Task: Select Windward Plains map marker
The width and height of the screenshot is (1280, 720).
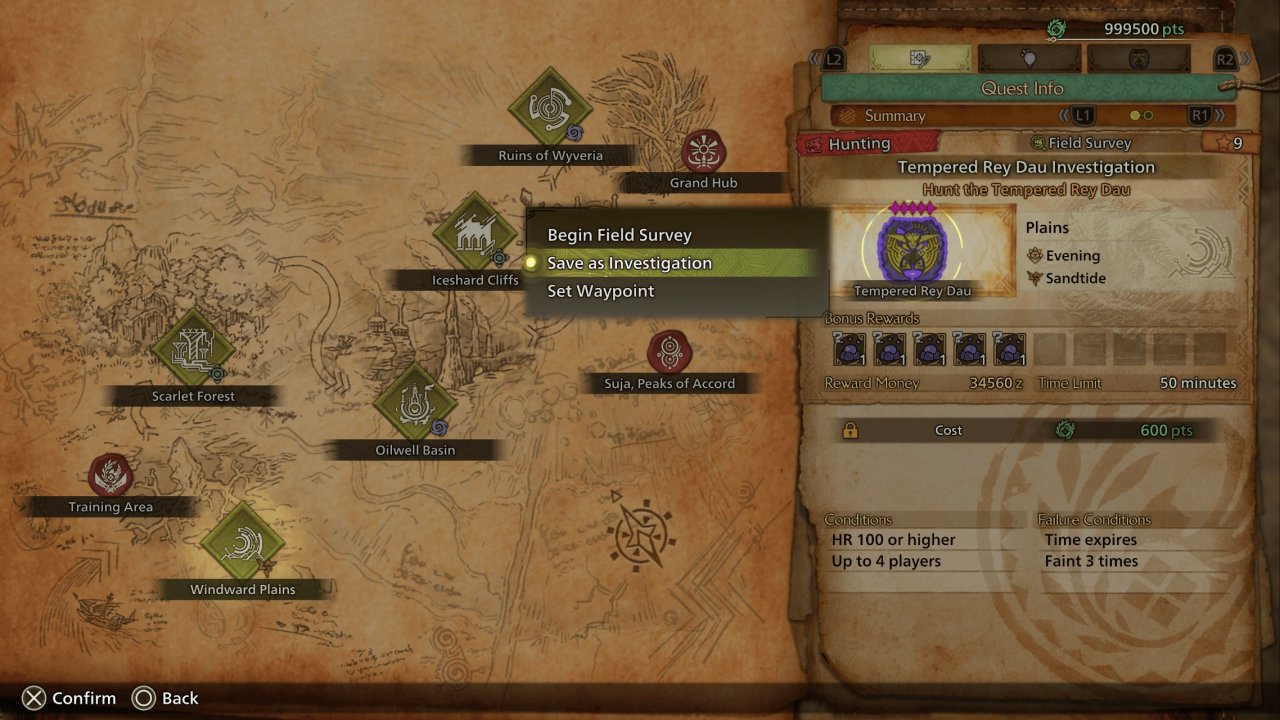Action: 242,542
